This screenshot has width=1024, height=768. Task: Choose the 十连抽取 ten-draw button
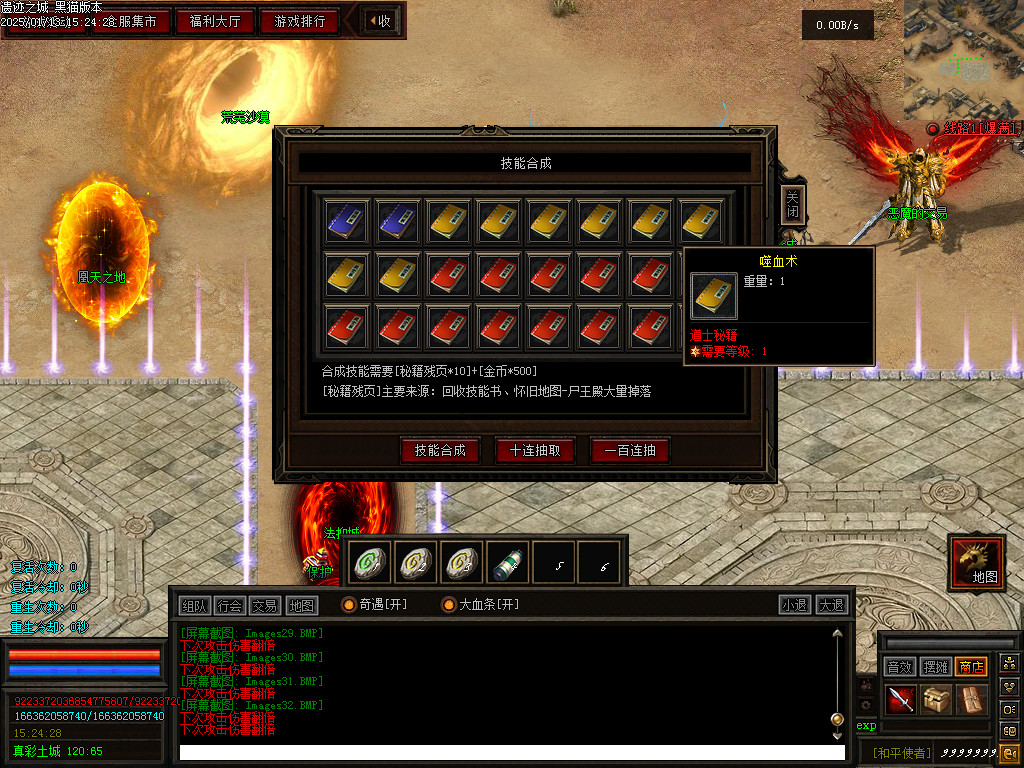pos(535,450)
